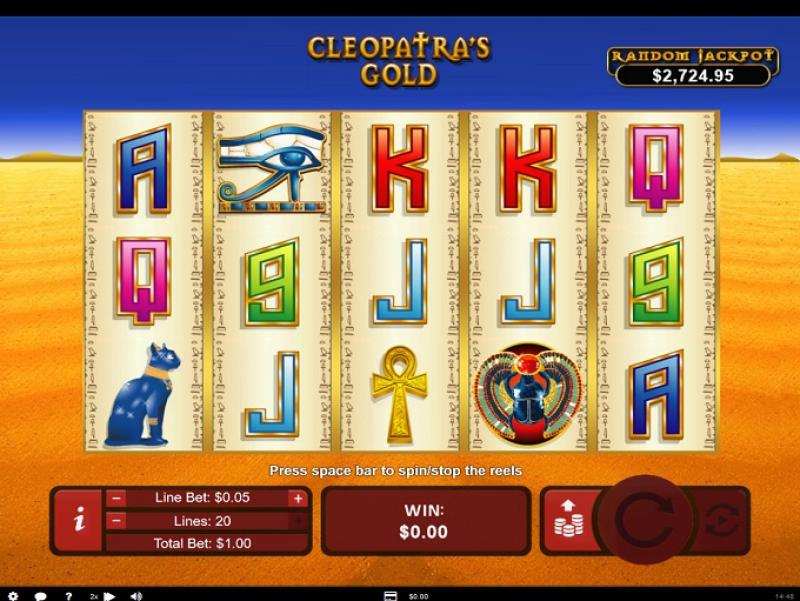The width and height of the screenshot is (800, 601).
Task: Increase the line bet amount
Action: point(297,498)
